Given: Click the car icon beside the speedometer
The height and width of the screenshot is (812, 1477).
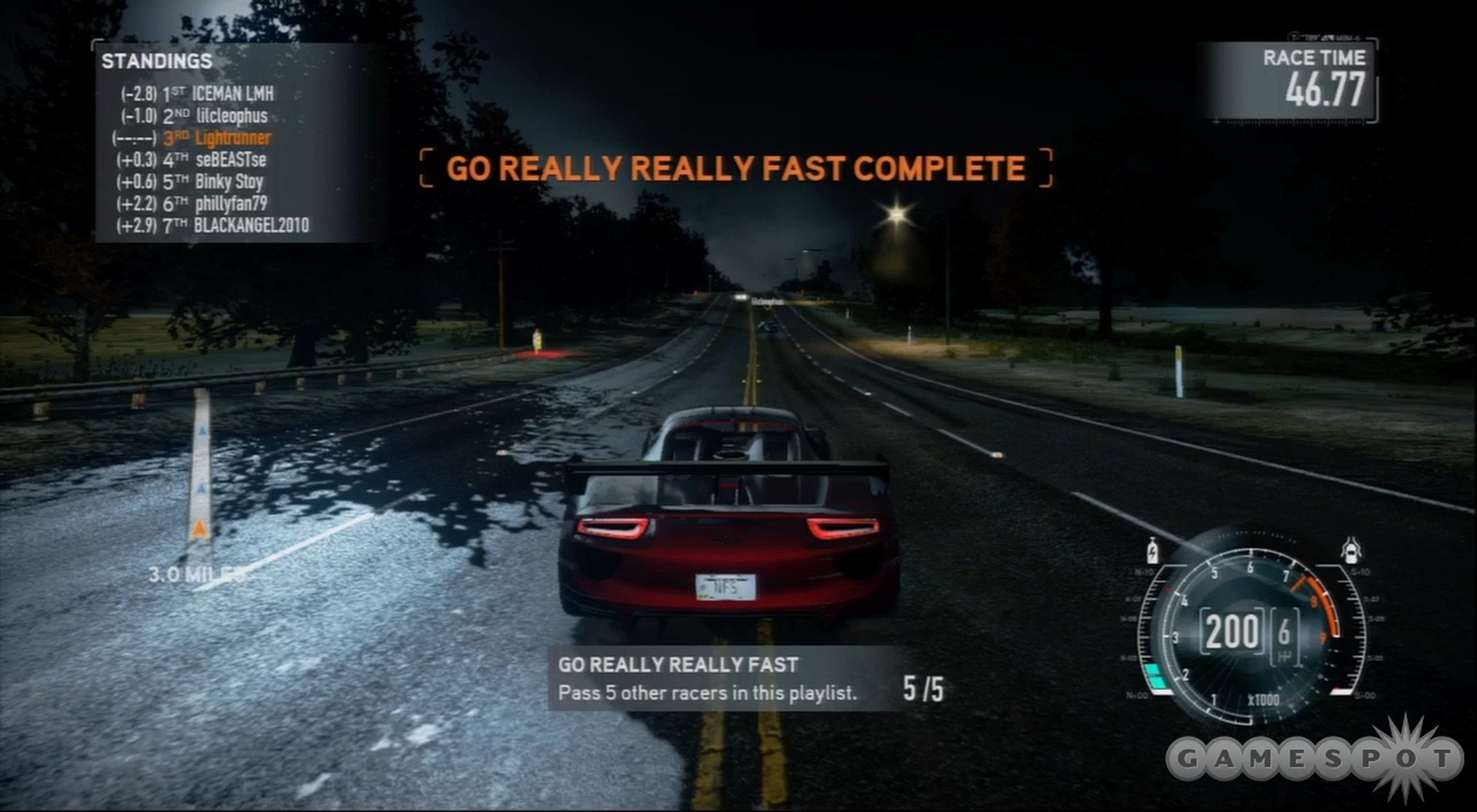Looking at the screenshot, I should click(1351, 550).
